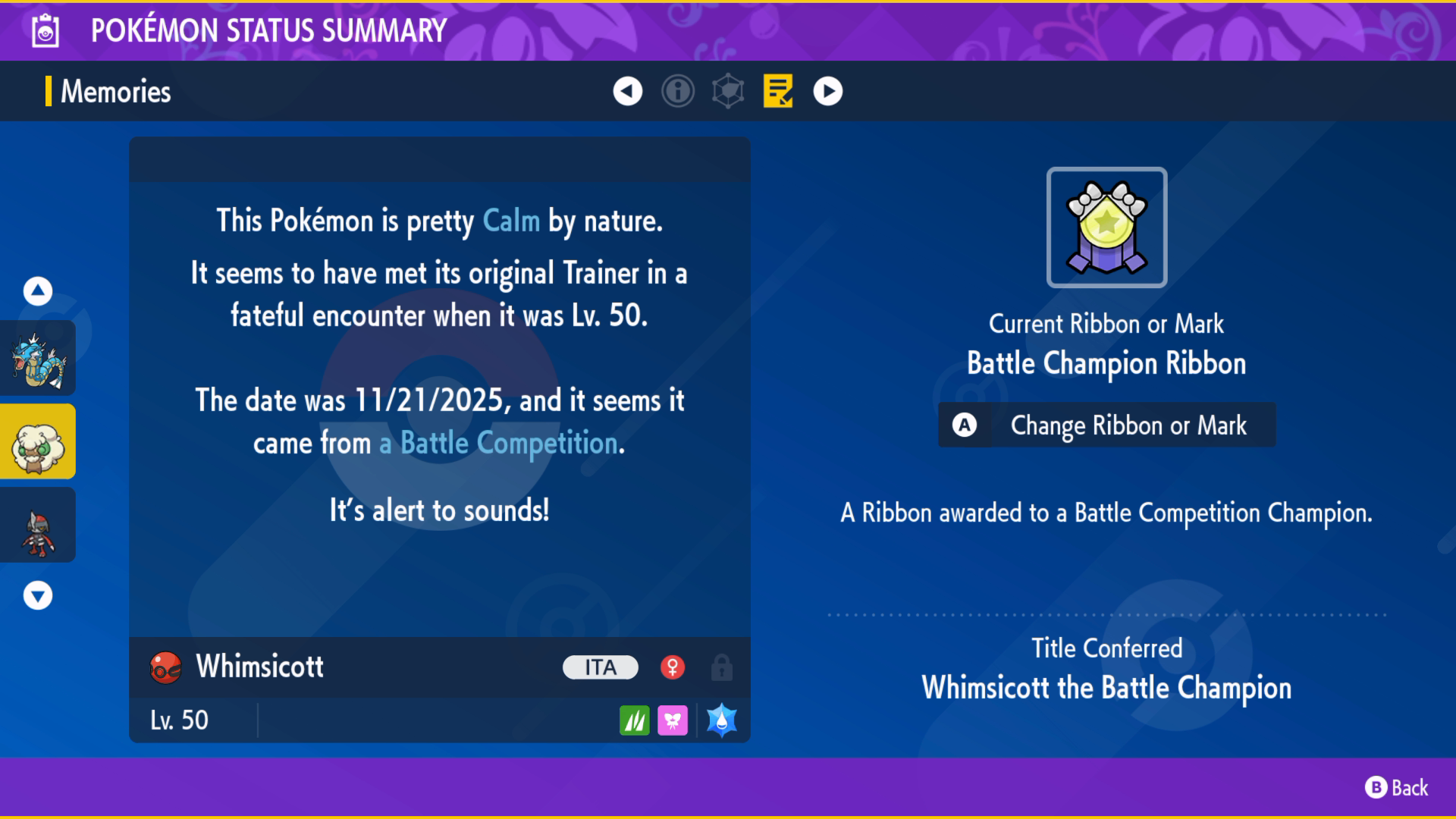
Task: Toggle the lock icon next to Whimsicott
Action: [x=721, y=667]
